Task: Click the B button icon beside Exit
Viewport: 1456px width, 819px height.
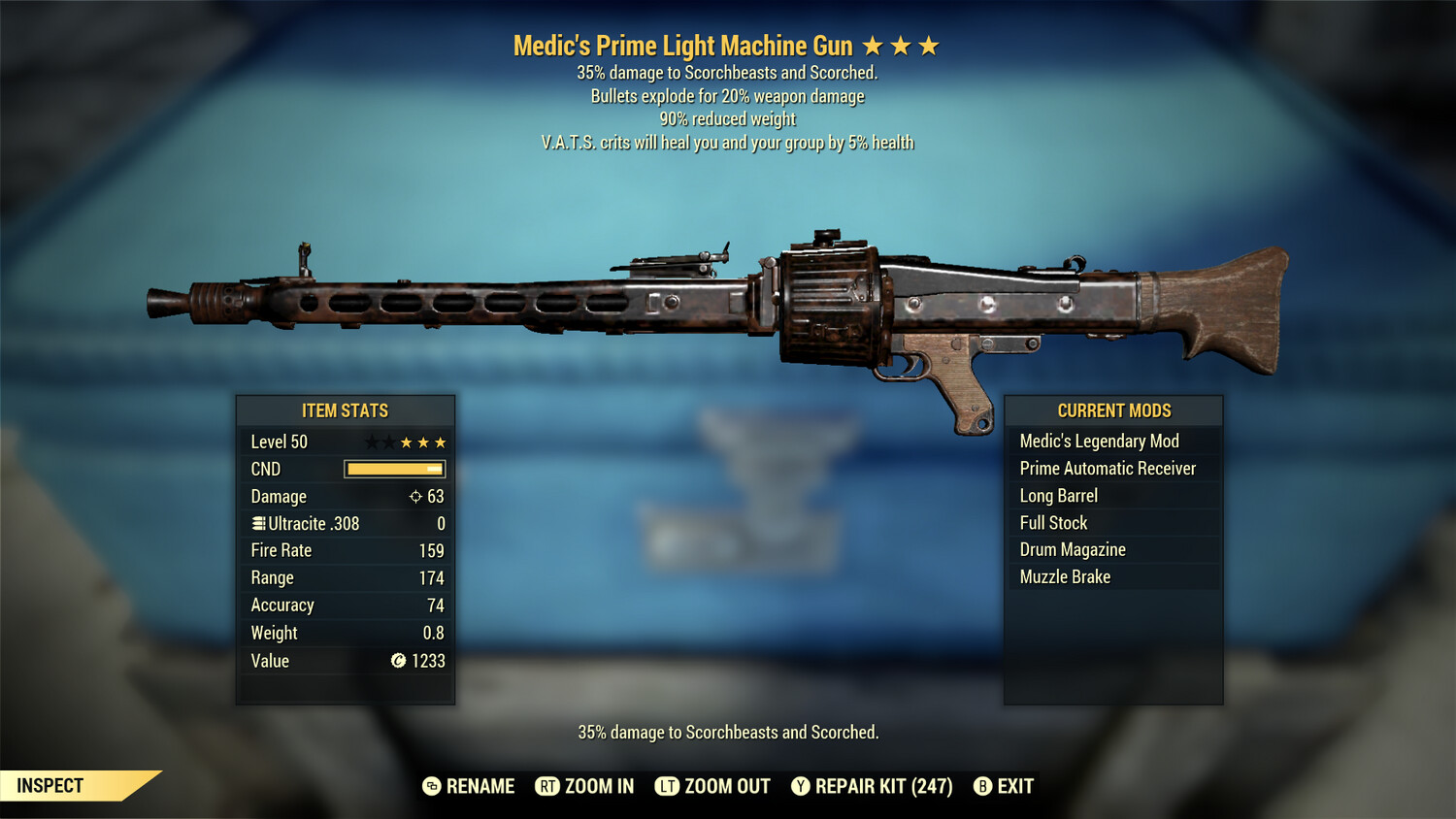Action: click(x=982, y=786)
